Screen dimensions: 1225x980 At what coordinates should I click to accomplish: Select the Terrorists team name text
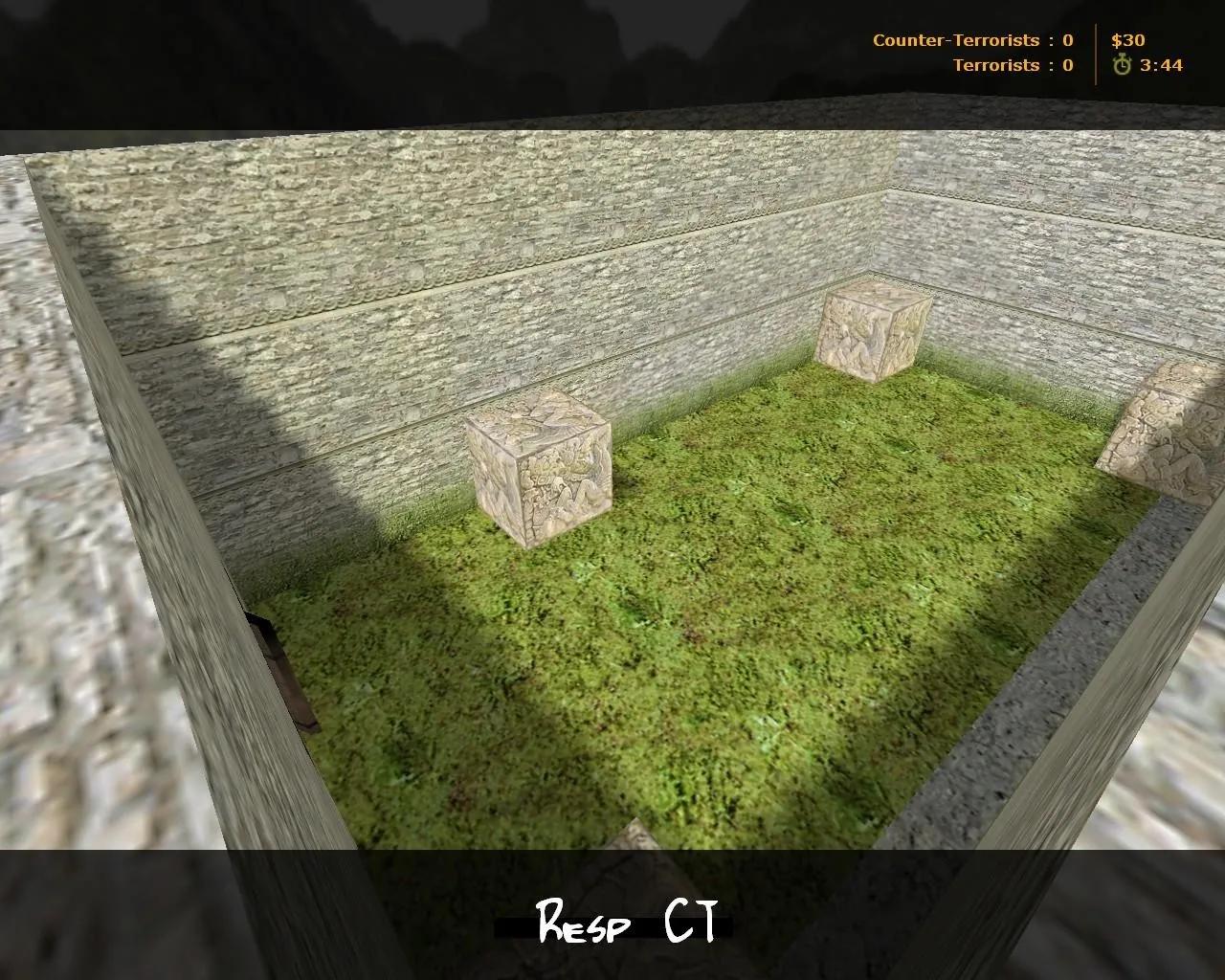pyautogui.click(x=995, y=65)
